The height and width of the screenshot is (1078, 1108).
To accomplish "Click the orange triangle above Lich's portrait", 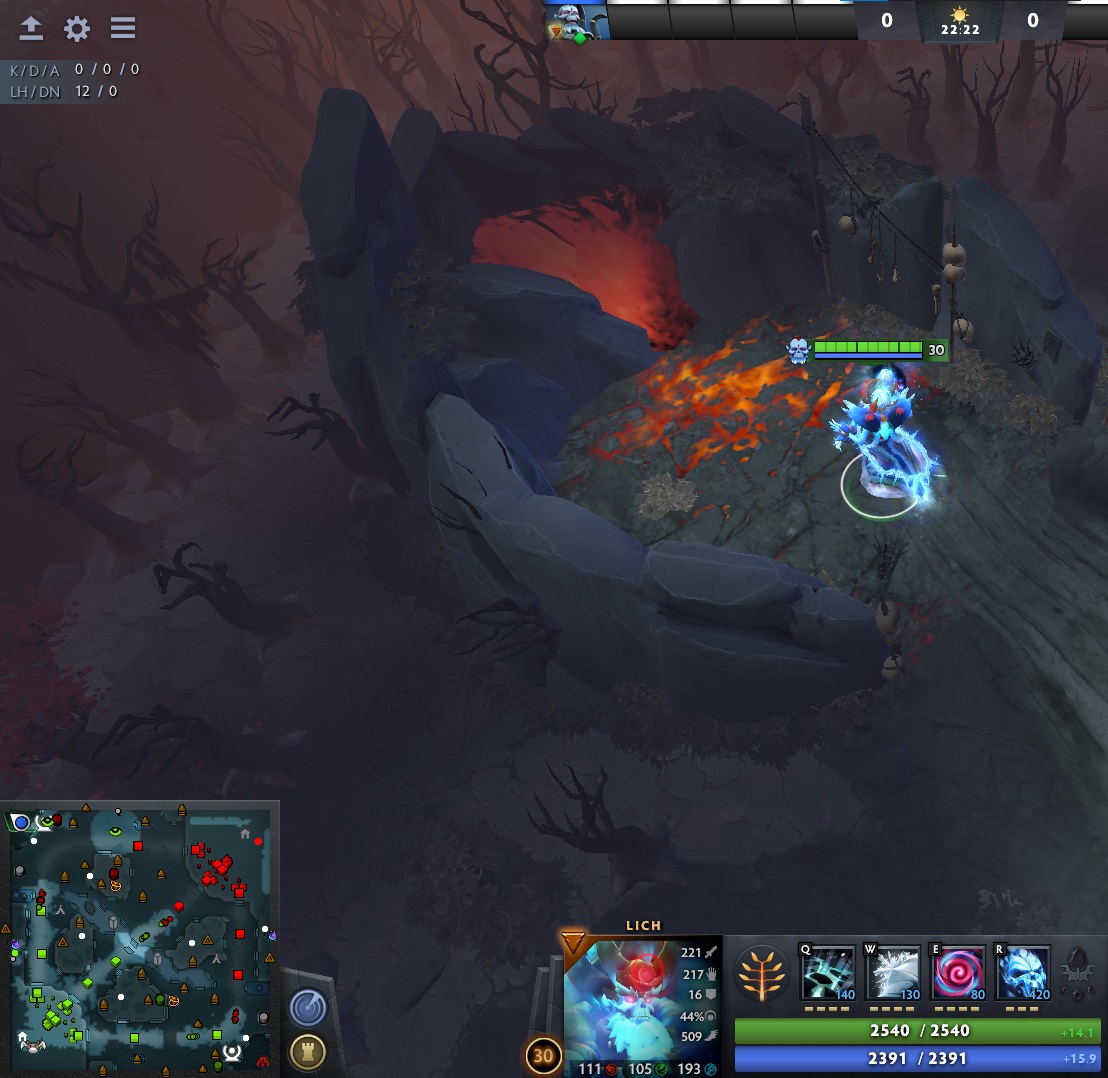I will point(573,942).
